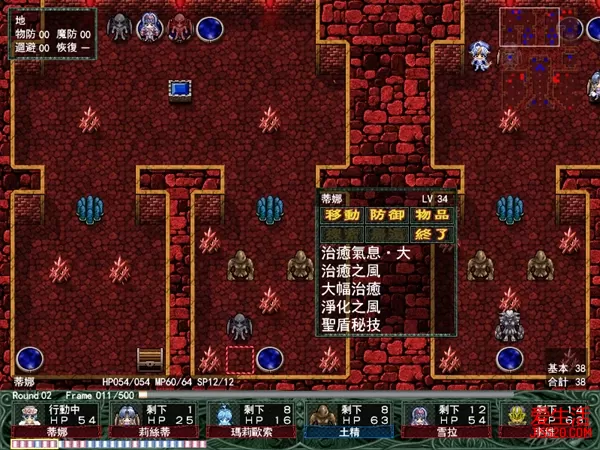Choose the 防御 (Defend) command

click(387, 215)
